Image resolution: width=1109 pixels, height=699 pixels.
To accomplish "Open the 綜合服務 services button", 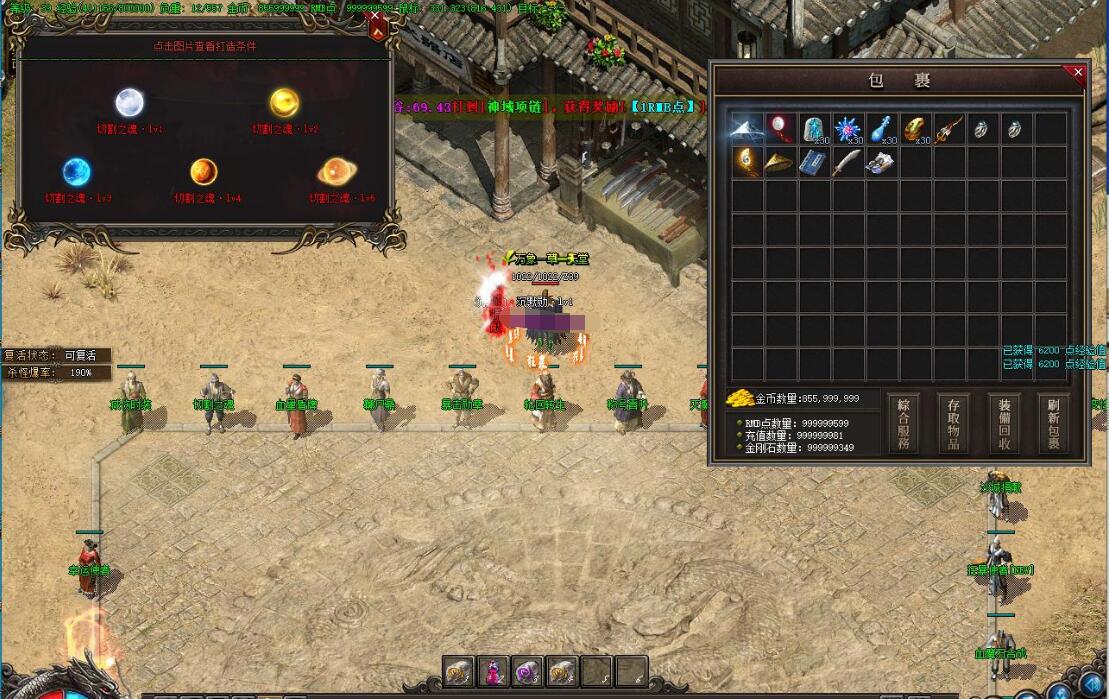I will [x=904, y=424].
